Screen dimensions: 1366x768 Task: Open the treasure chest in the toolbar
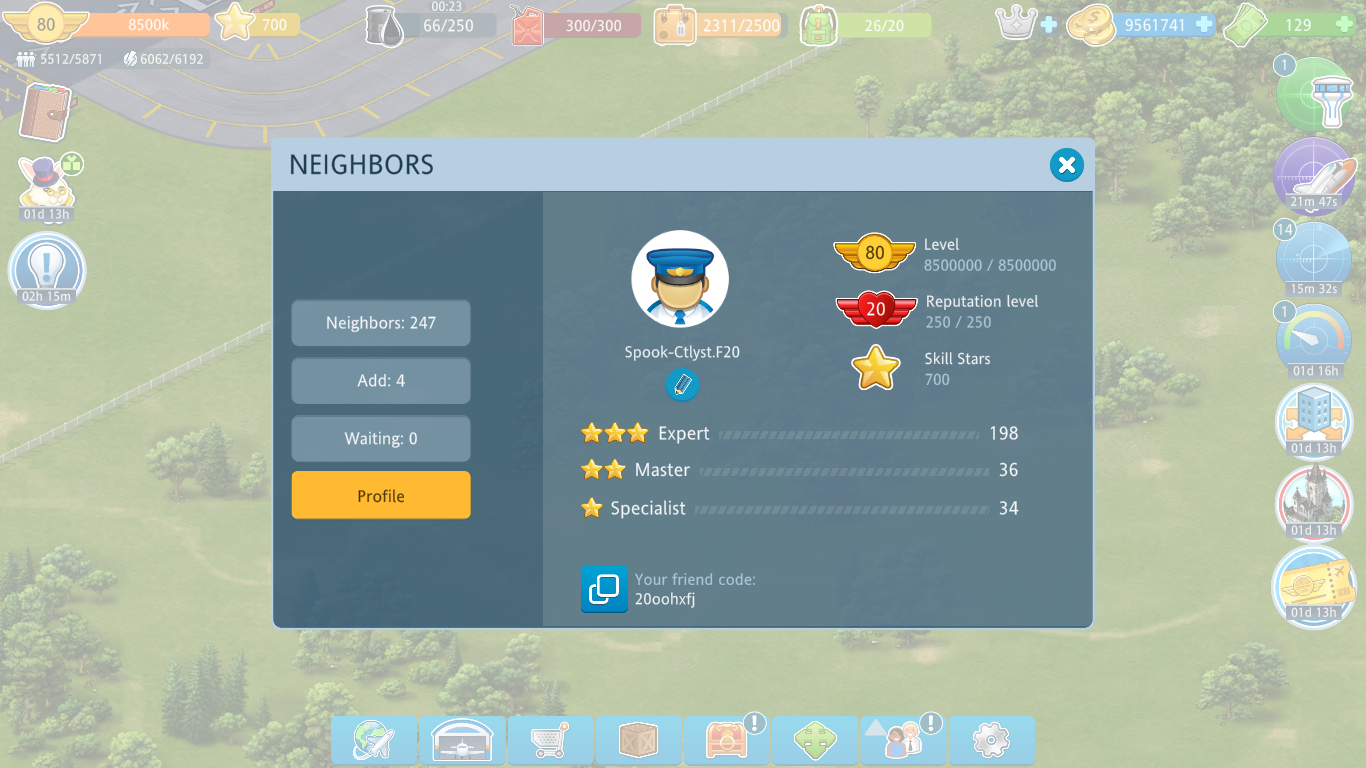coord(726,741)
